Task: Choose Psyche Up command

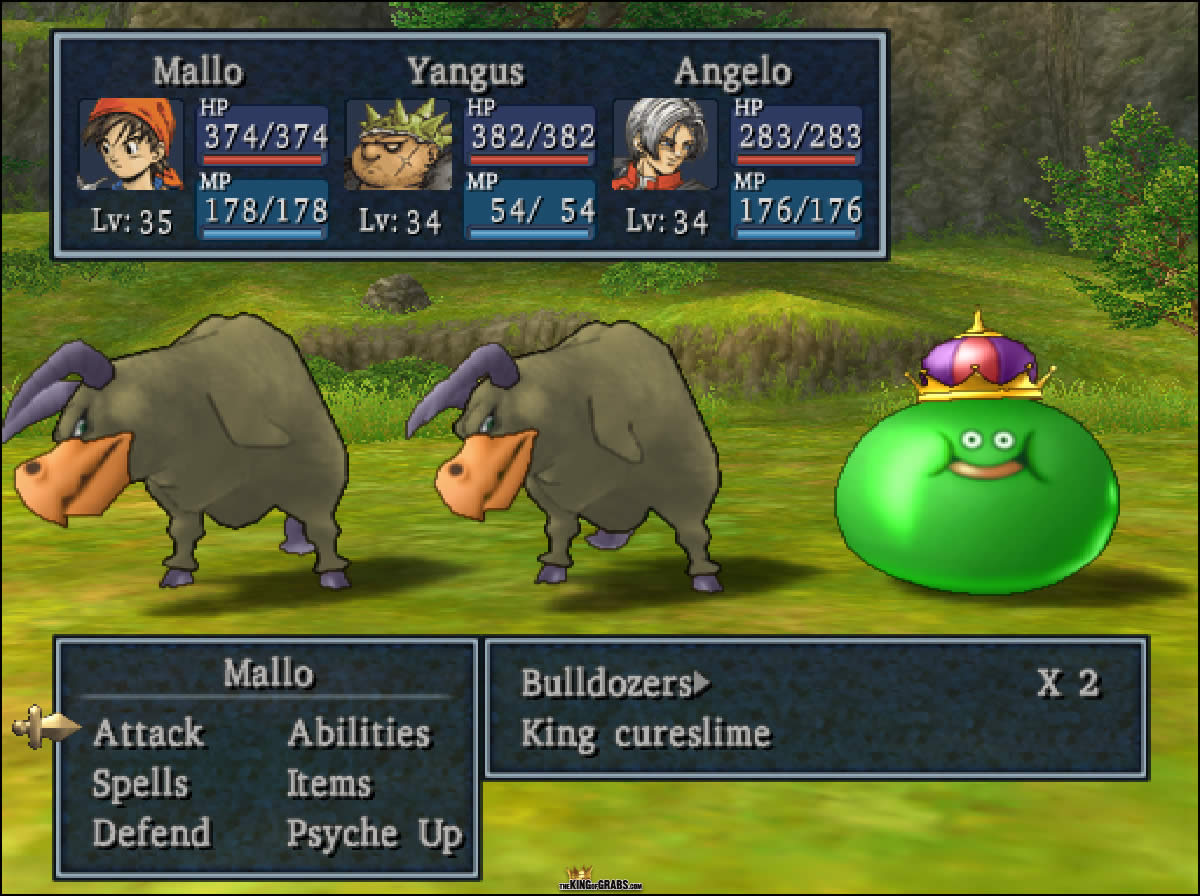Action: click(374, 833)
